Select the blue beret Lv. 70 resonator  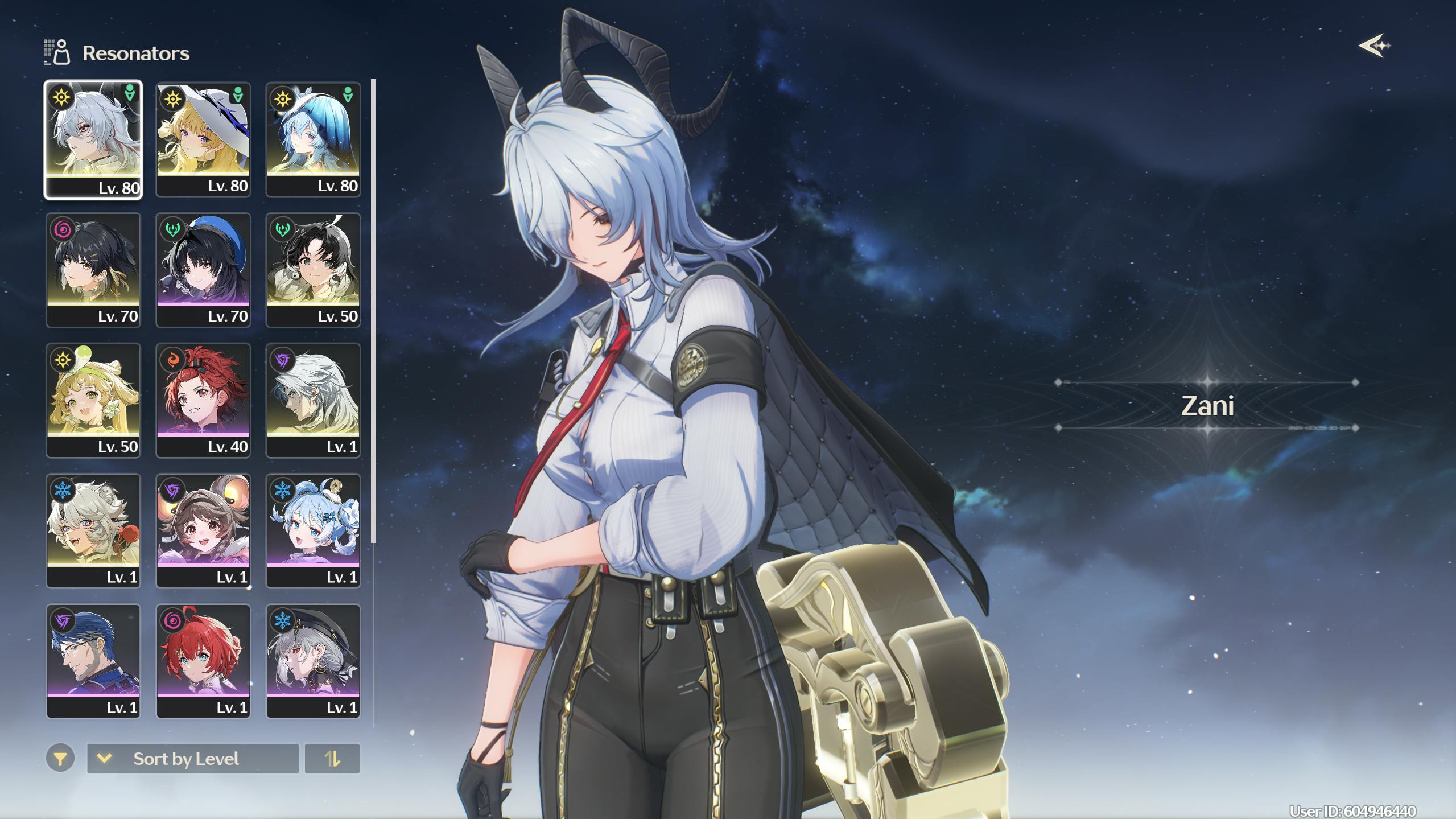203,270
